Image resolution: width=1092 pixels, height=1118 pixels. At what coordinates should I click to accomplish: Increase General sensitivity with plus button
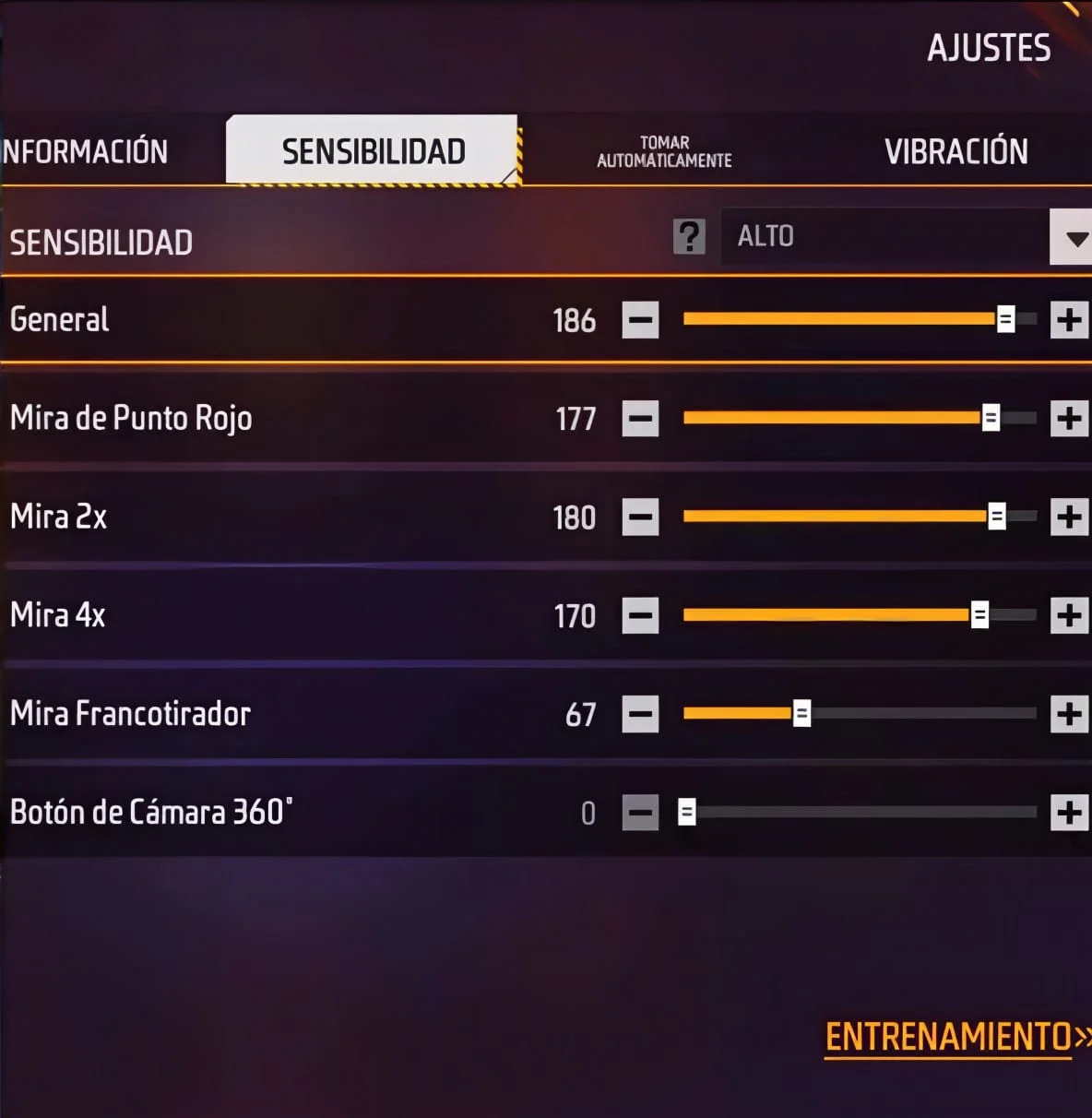1069,320
